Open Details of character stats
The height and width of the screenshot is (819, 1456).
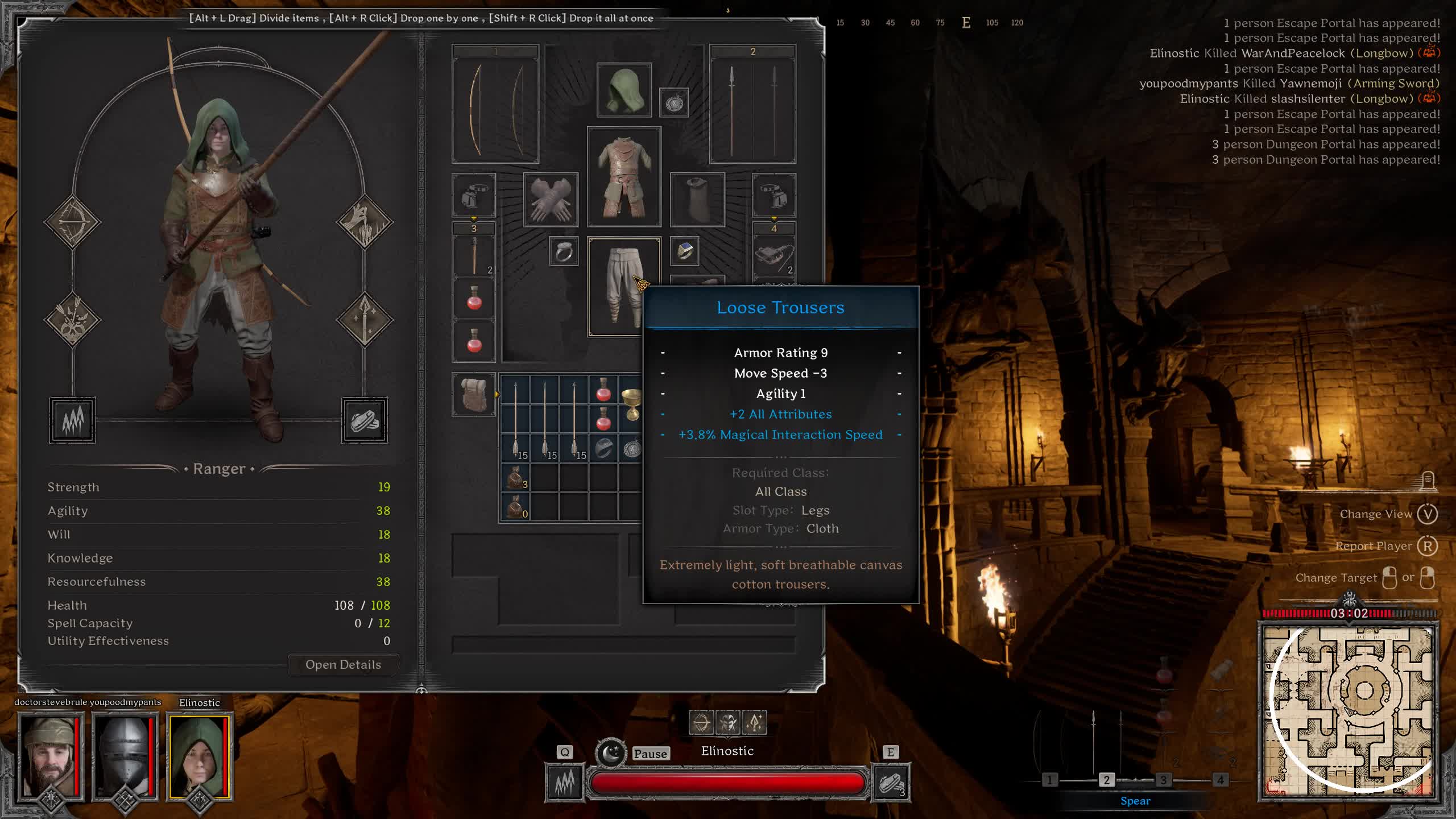pyautogui.click(x=343, y=664)
